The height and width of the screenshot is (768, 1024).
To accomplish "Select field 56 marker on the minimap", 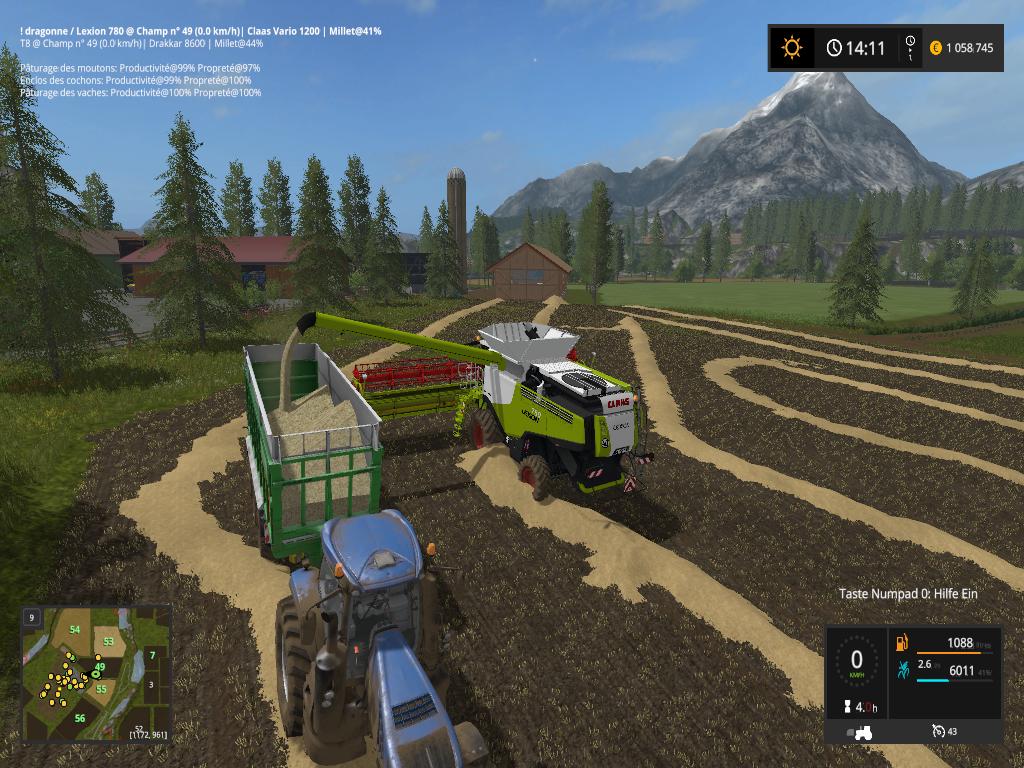I will [x=79, y=718].
